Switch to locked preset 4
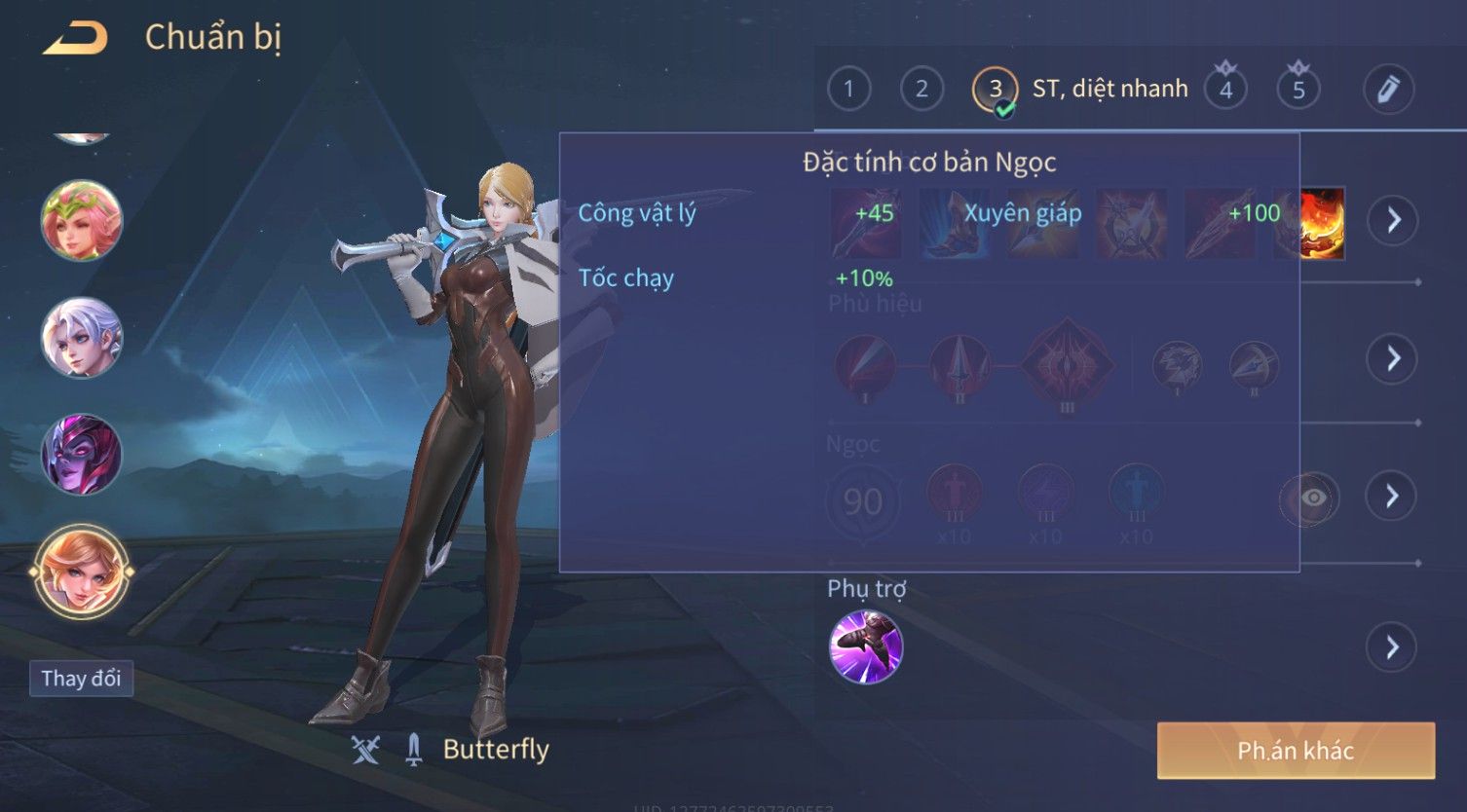 [1225, 90]
